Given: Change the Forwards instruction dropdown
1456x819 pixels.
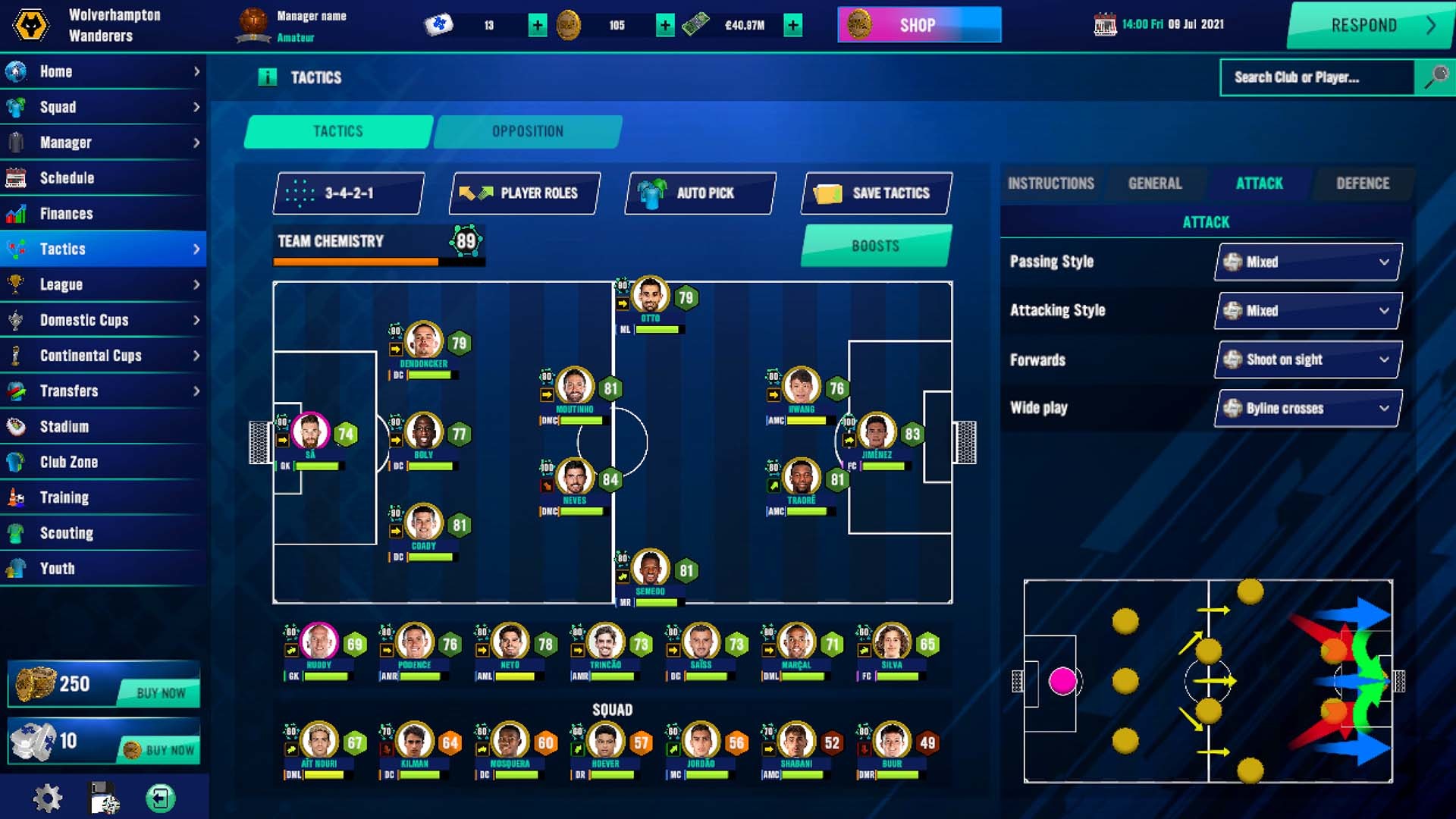Looking at the screenshot, I should pyautogui.click(x=1307, y=359).
